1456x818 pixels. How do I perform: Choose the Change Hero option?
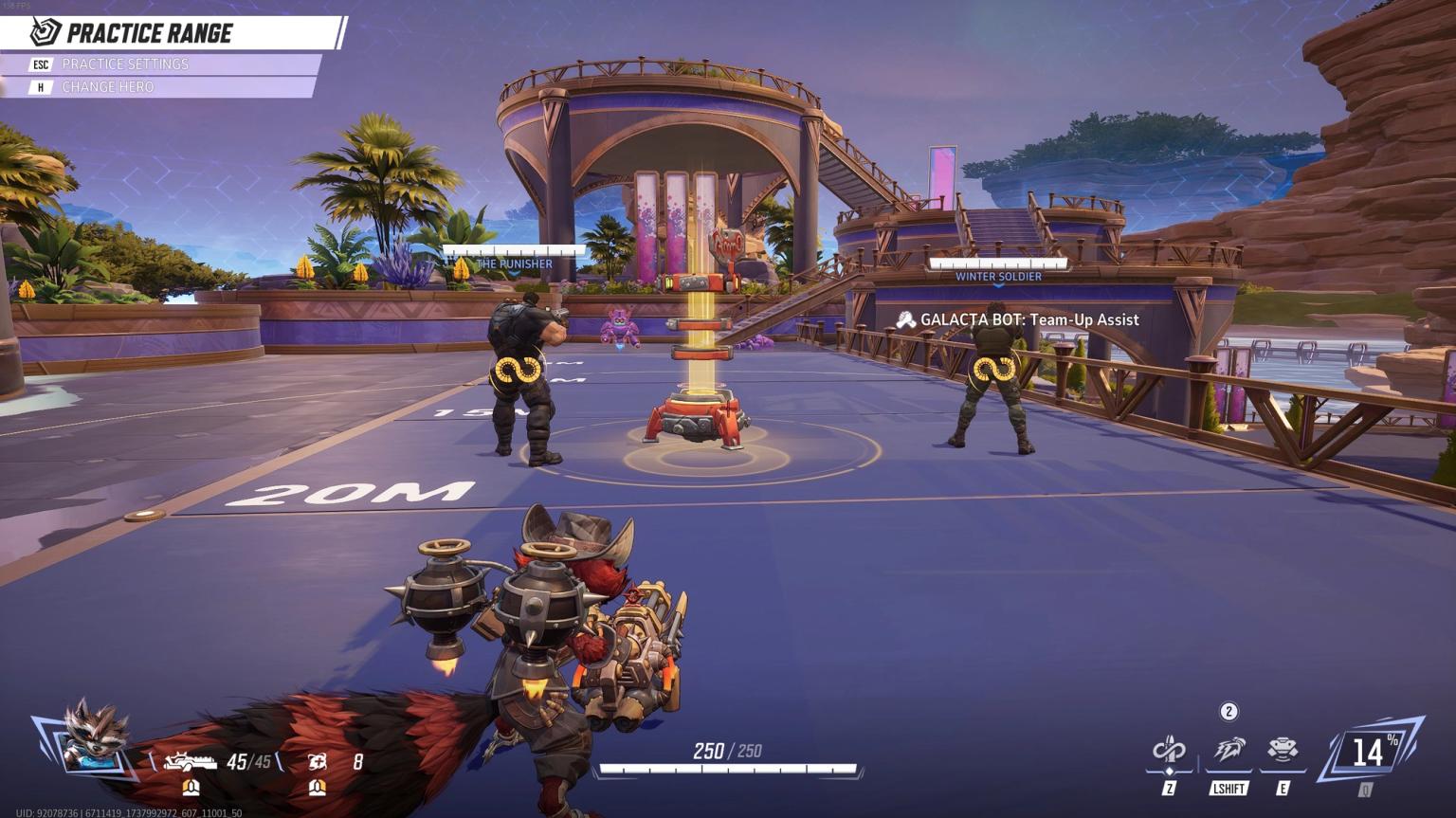click(107, 87)
